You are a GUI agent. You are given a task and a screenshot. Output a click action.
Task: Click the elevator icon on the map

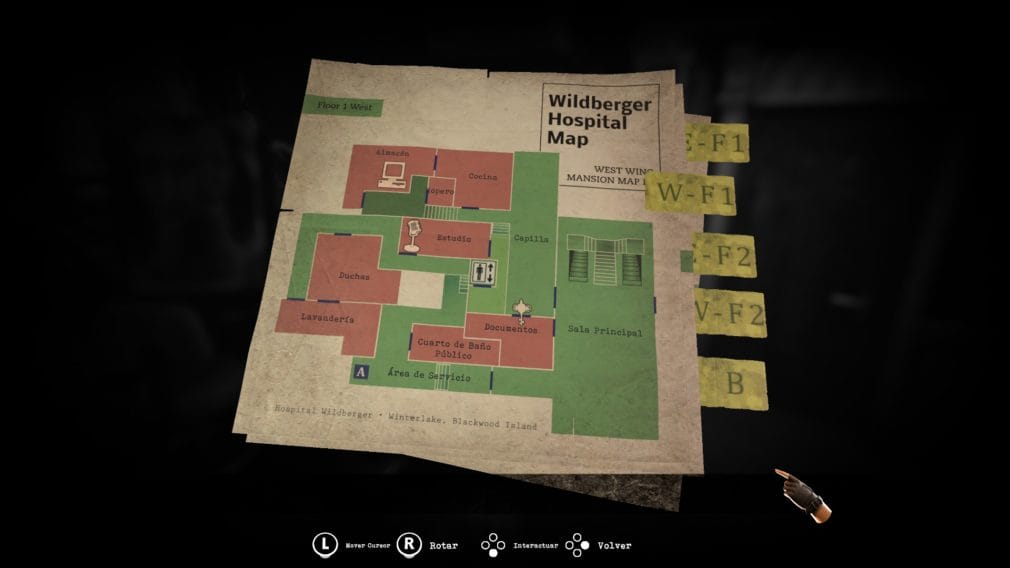[x=483, y=271]
